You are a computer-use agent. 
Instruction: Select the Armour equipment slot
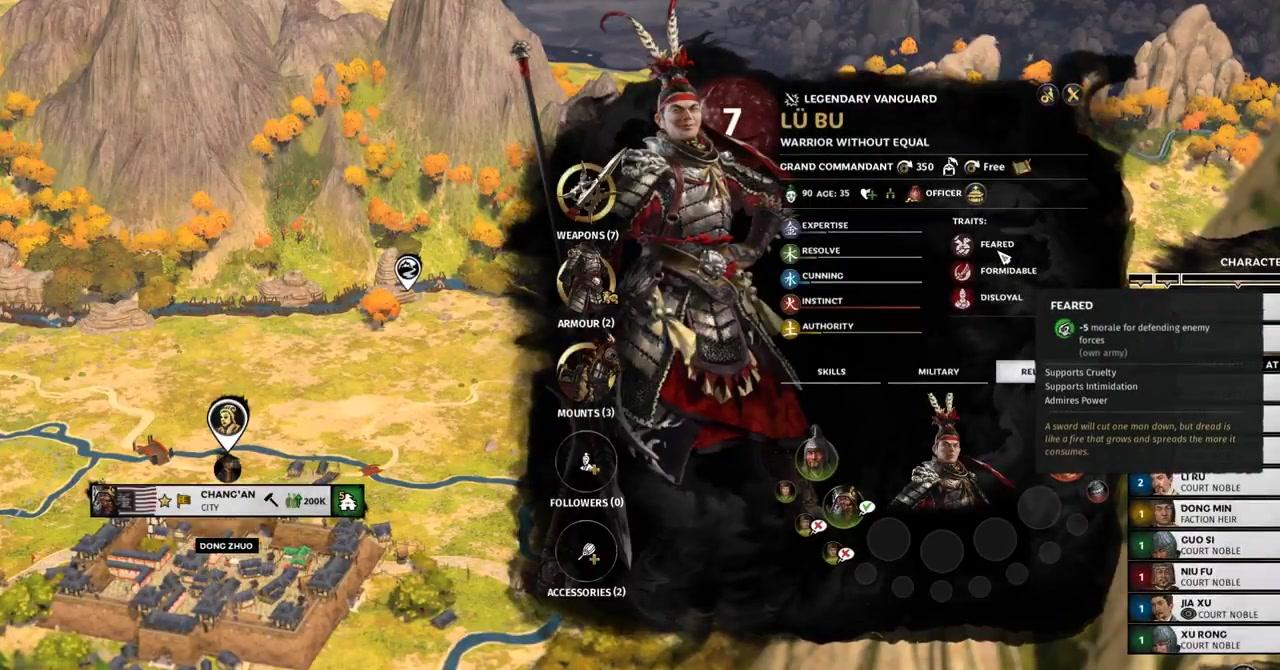click(587, 281)
